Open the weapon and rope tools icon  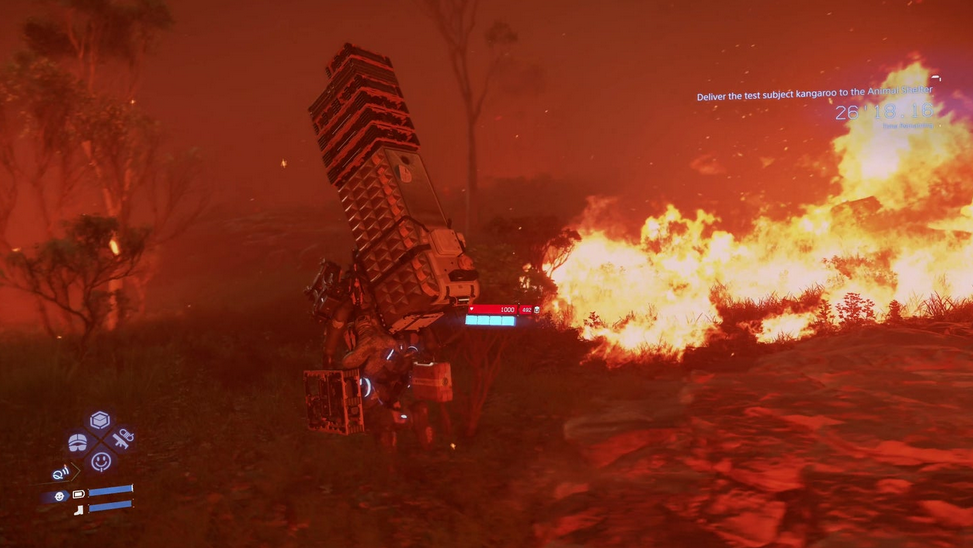(123, 439)
